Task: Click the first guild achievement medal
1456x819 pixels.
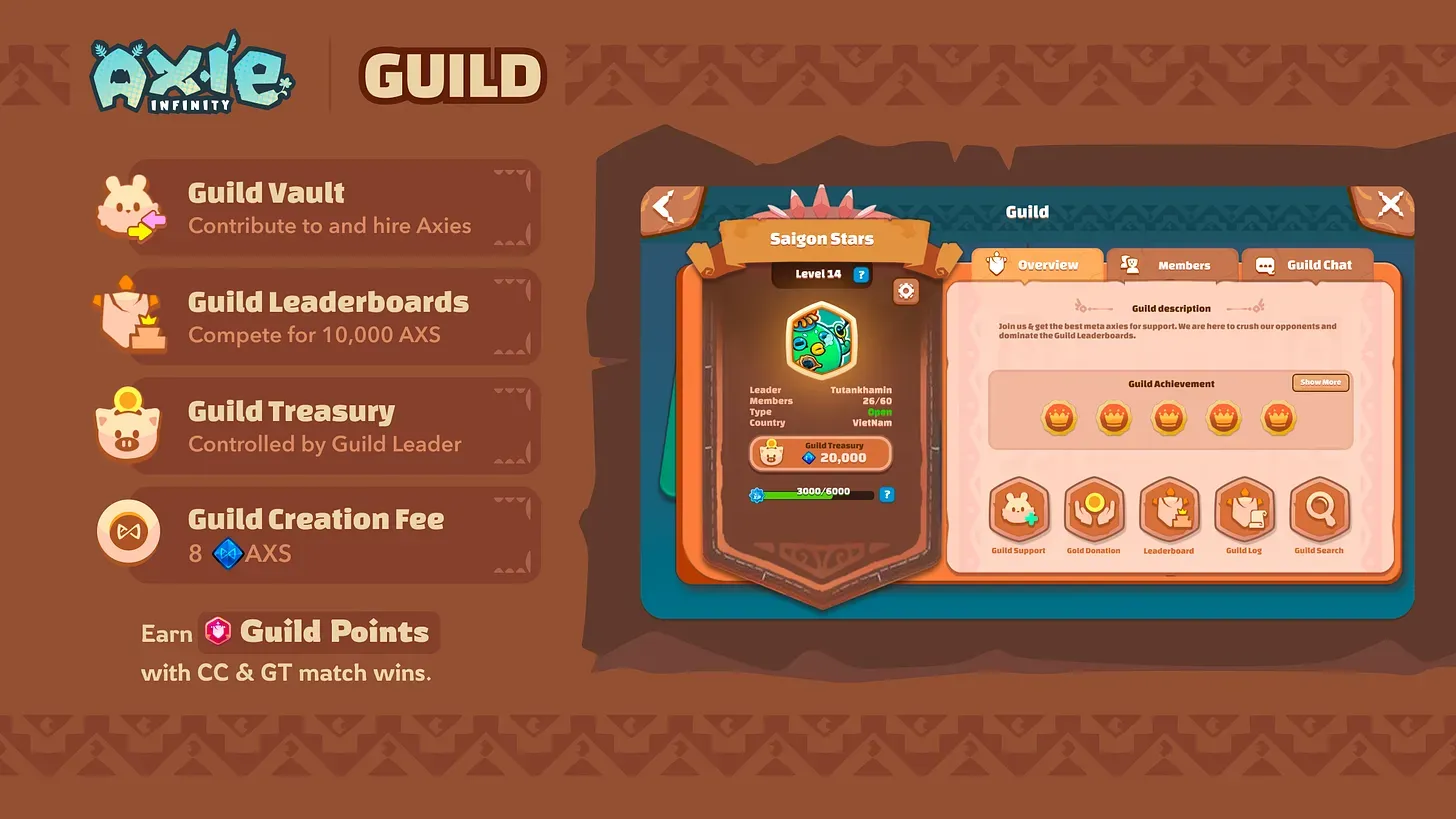Action: tap(1060, 419)
